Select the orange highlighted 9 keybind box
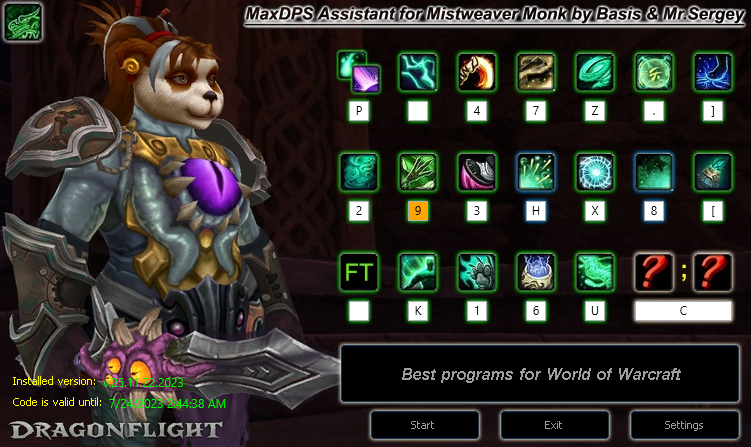This screenshot has width=751, height=447. (x=417, y=211)
